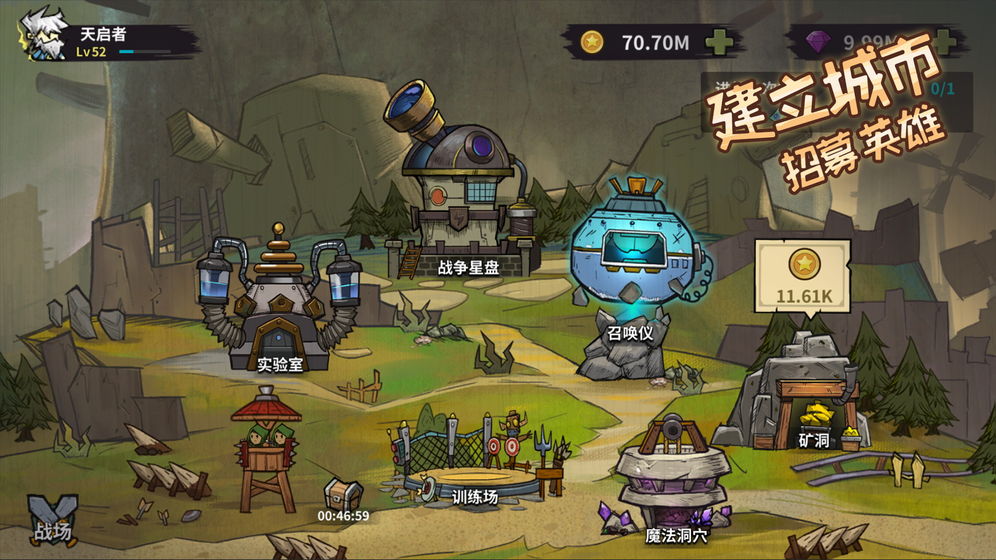Open the treasure chest with timer

343,493
